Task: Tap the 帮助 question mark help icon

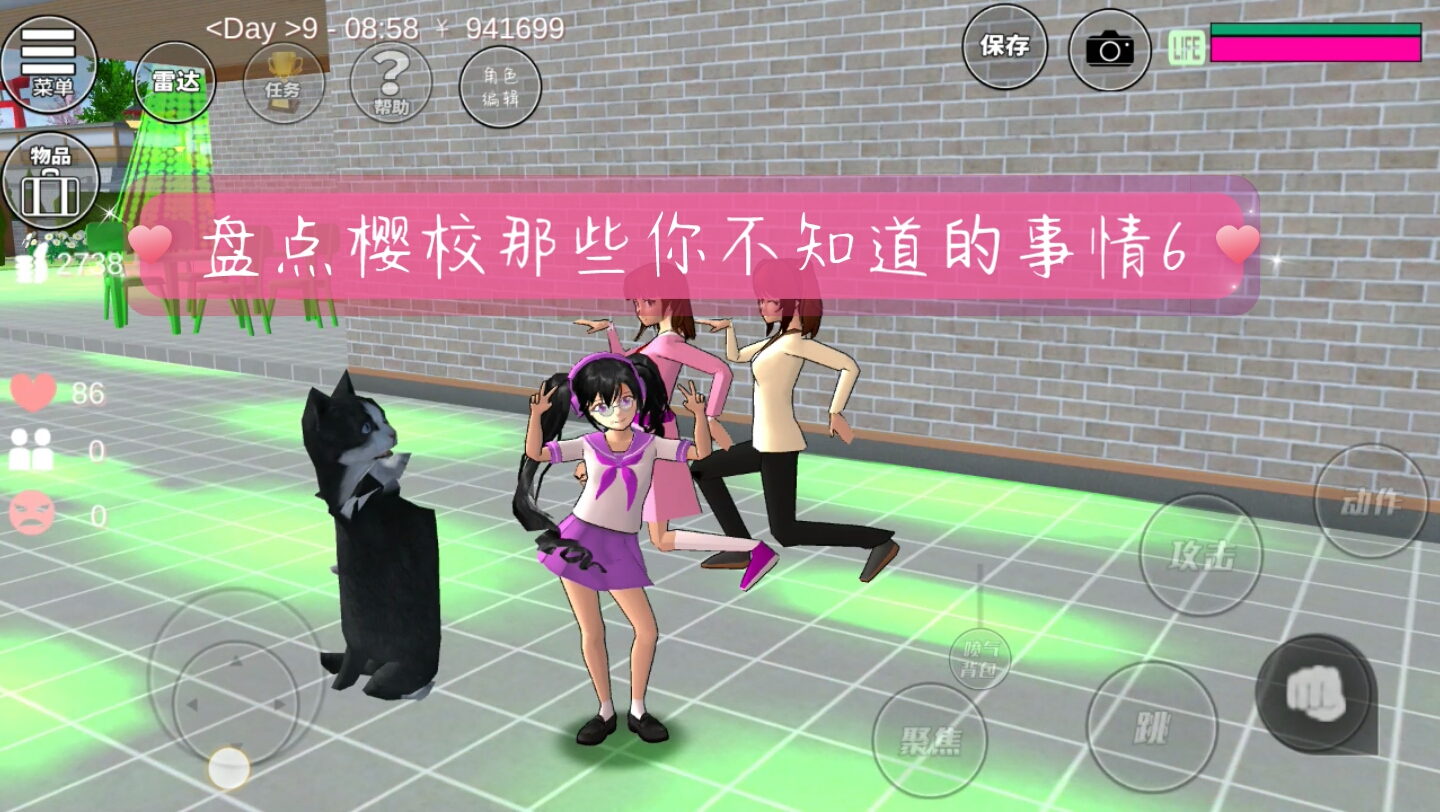Action: pos(394,84)
